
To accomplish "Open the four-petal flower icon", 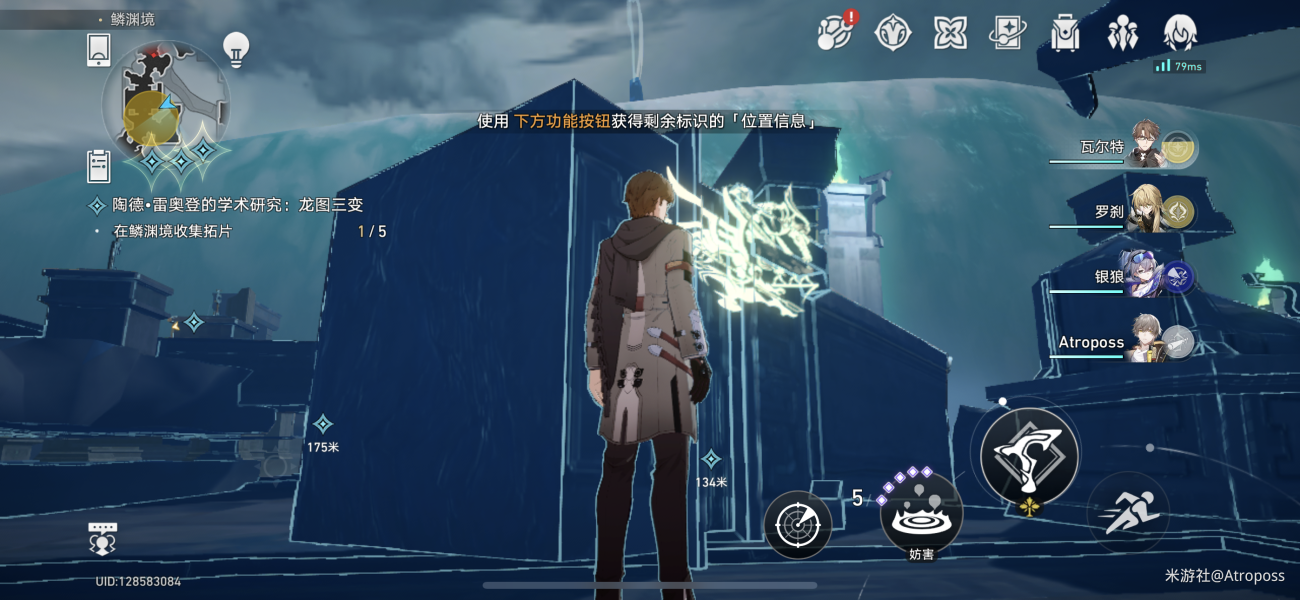I will [950, 33].
